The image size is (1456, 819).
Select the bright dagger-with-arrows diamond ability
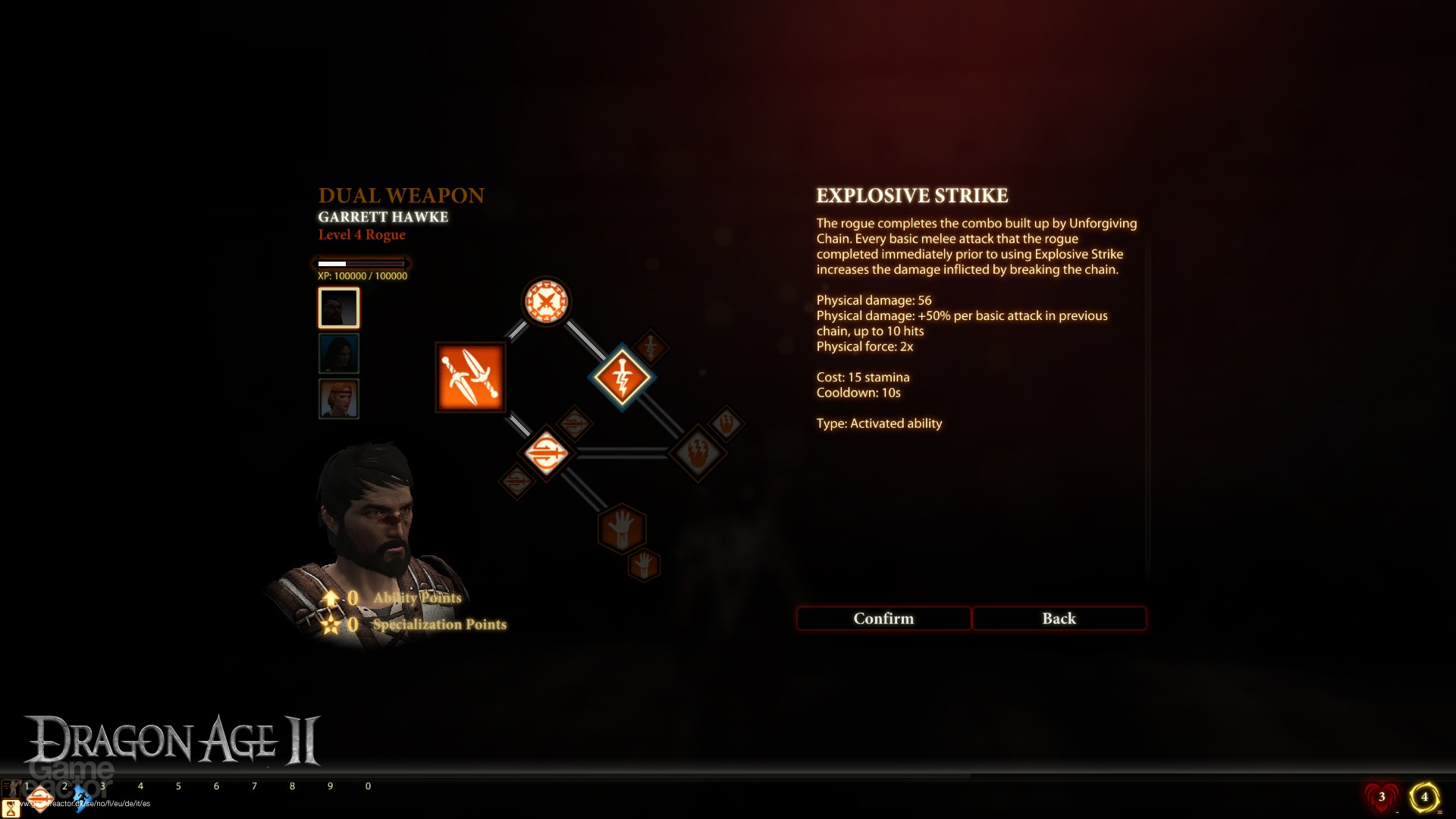(x=546, y=453)
